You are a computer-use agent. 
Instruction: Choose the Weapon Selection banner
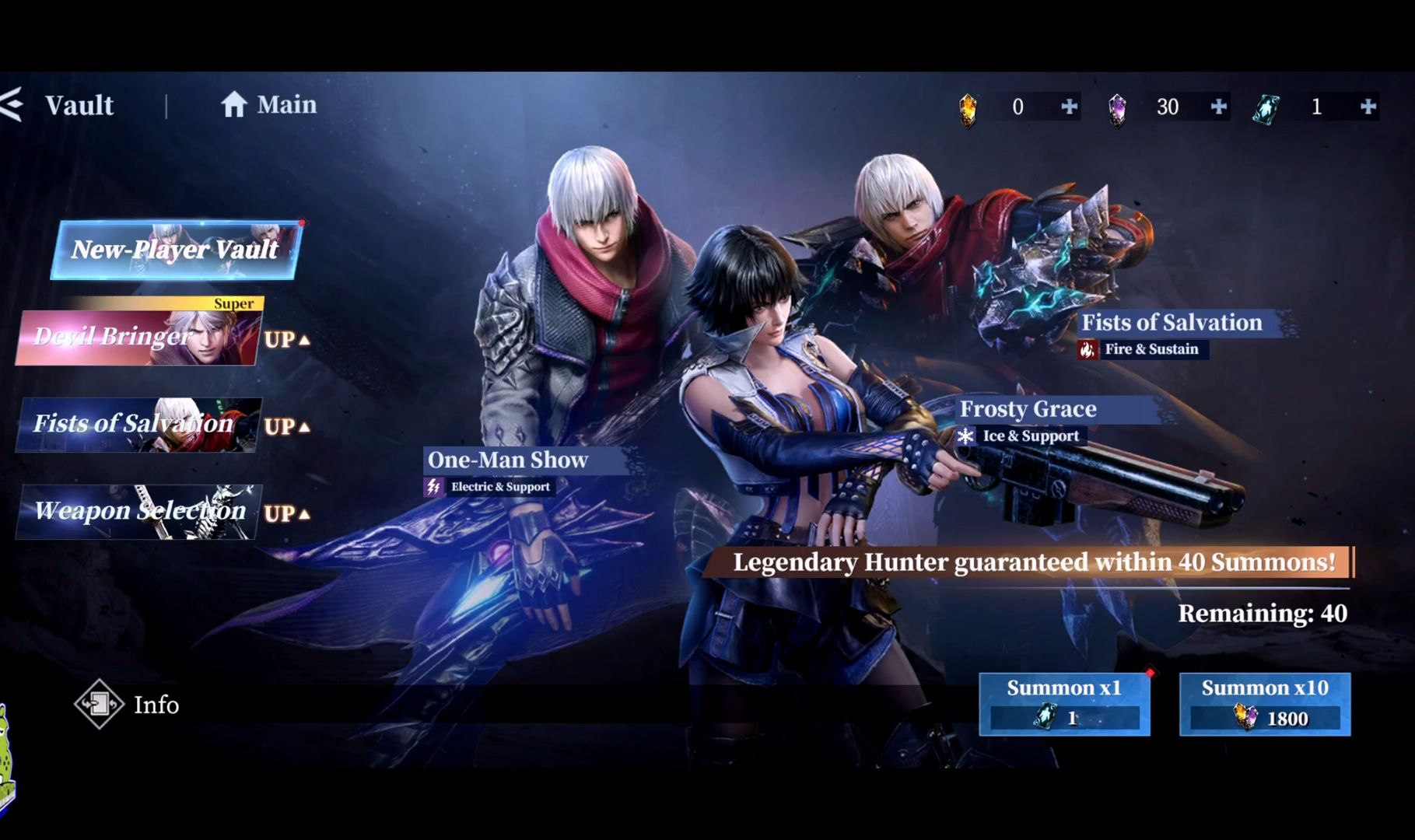click(138, 512)
